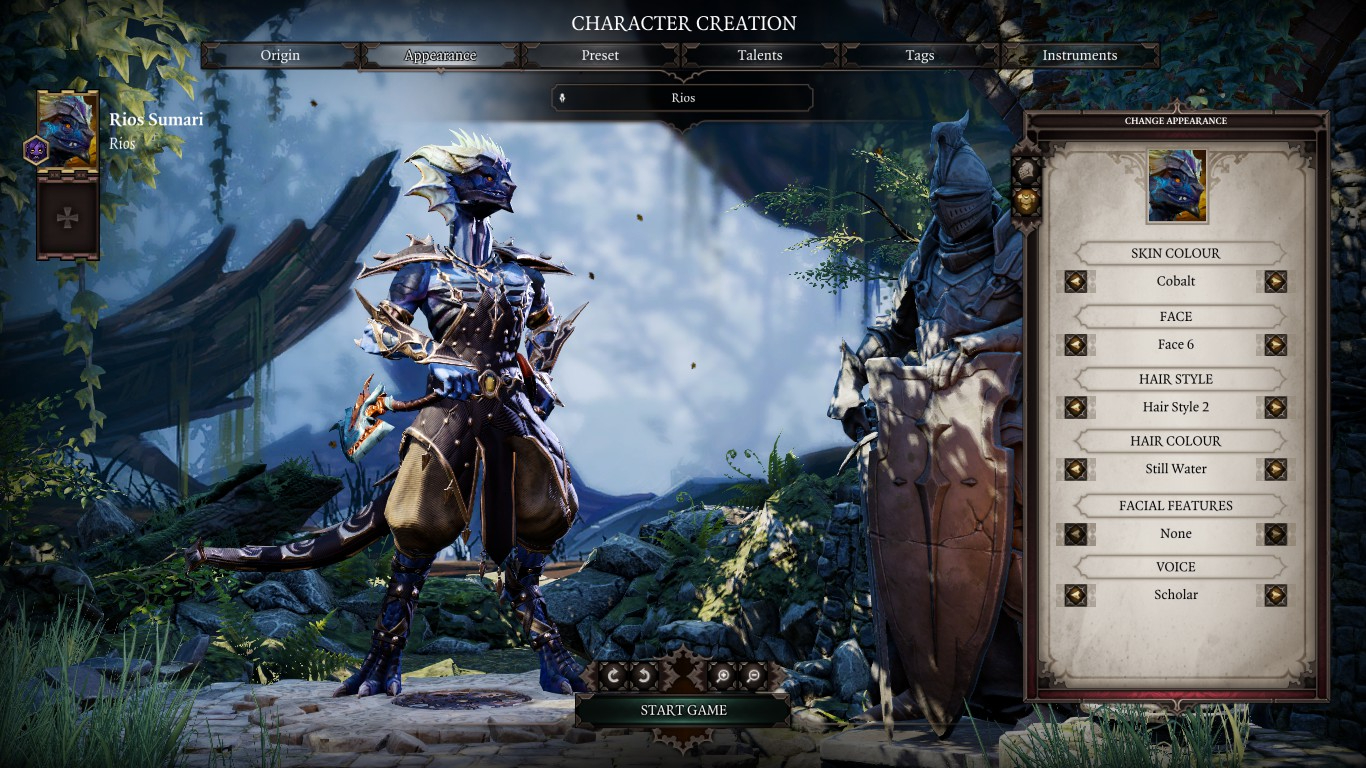Change to the next voice after Scholar

(1275, 595)
